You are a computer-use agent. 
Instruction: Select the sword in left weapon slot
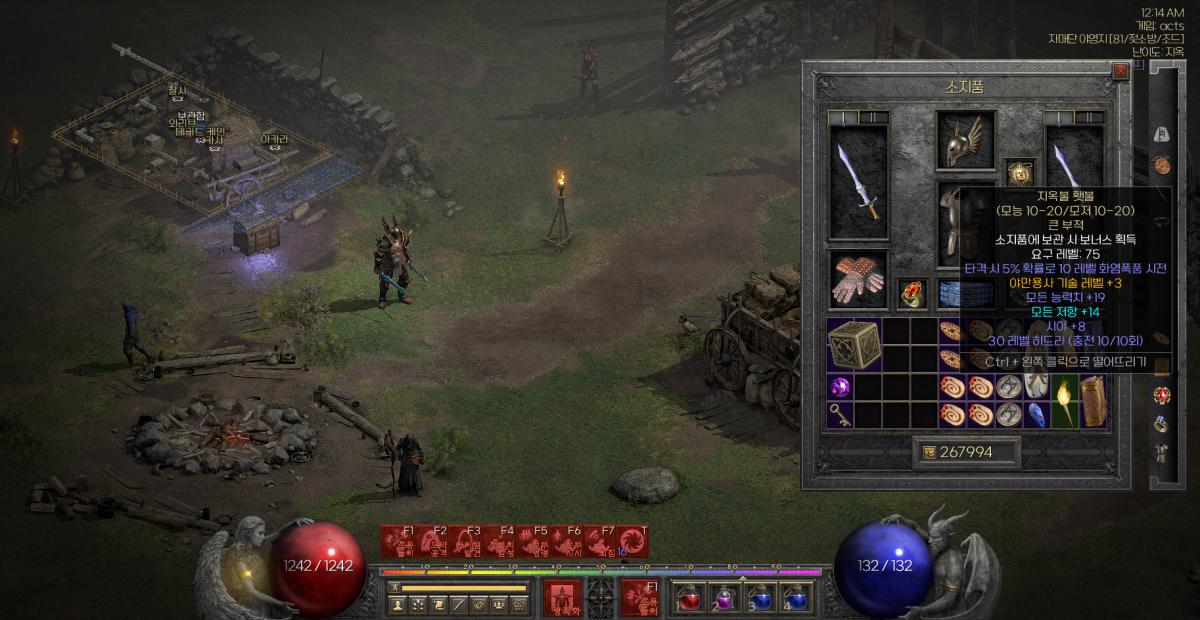pyautogui.click(x=858, y=181)
